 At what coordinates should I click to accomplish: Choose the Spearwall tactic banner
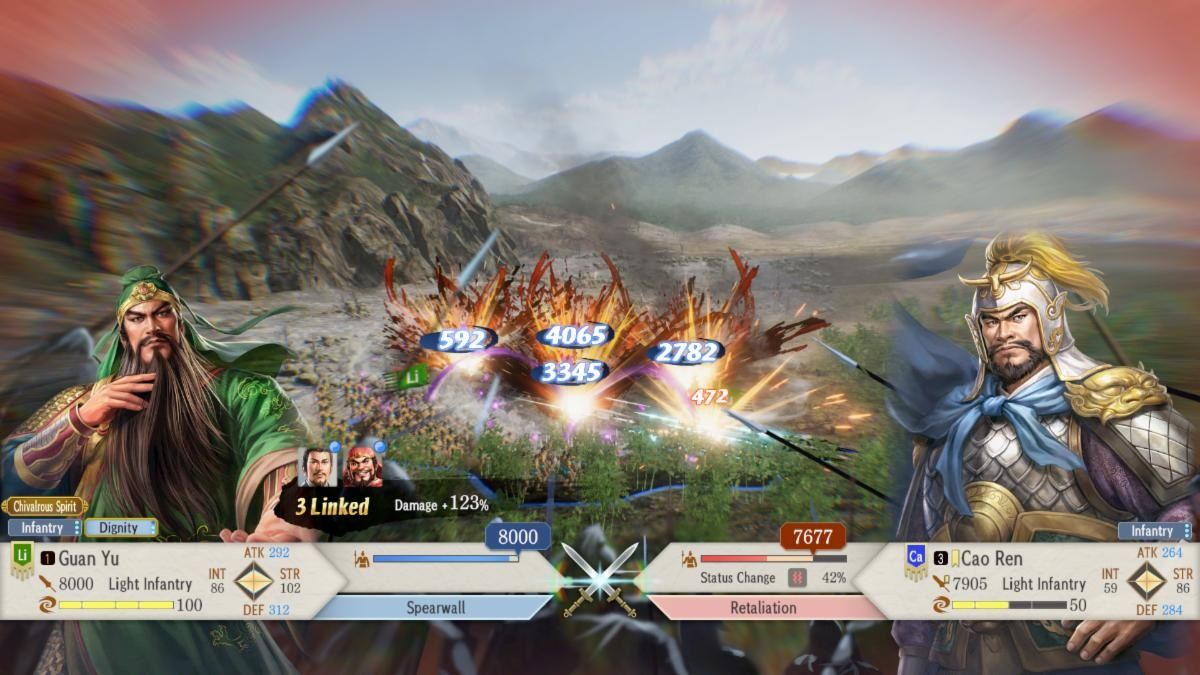pos(434,607)
